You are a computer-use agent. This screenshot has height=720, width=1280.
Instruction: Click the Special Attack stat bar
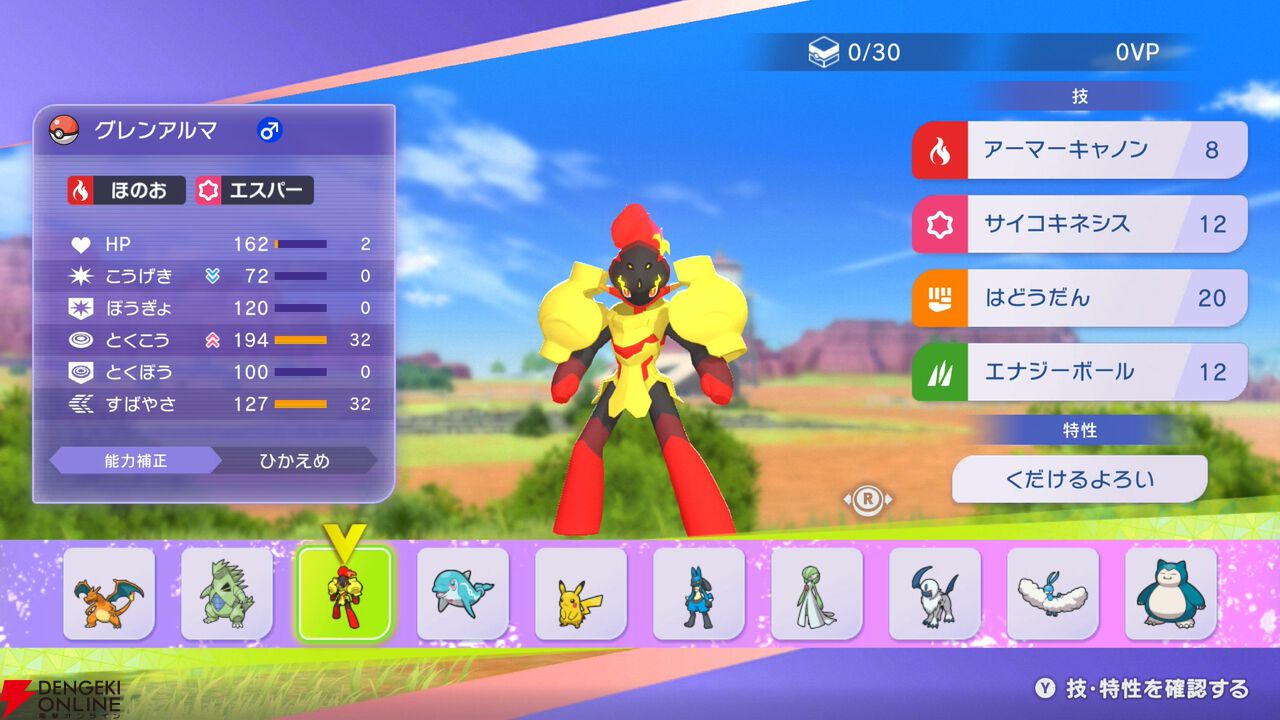[303, 340]
